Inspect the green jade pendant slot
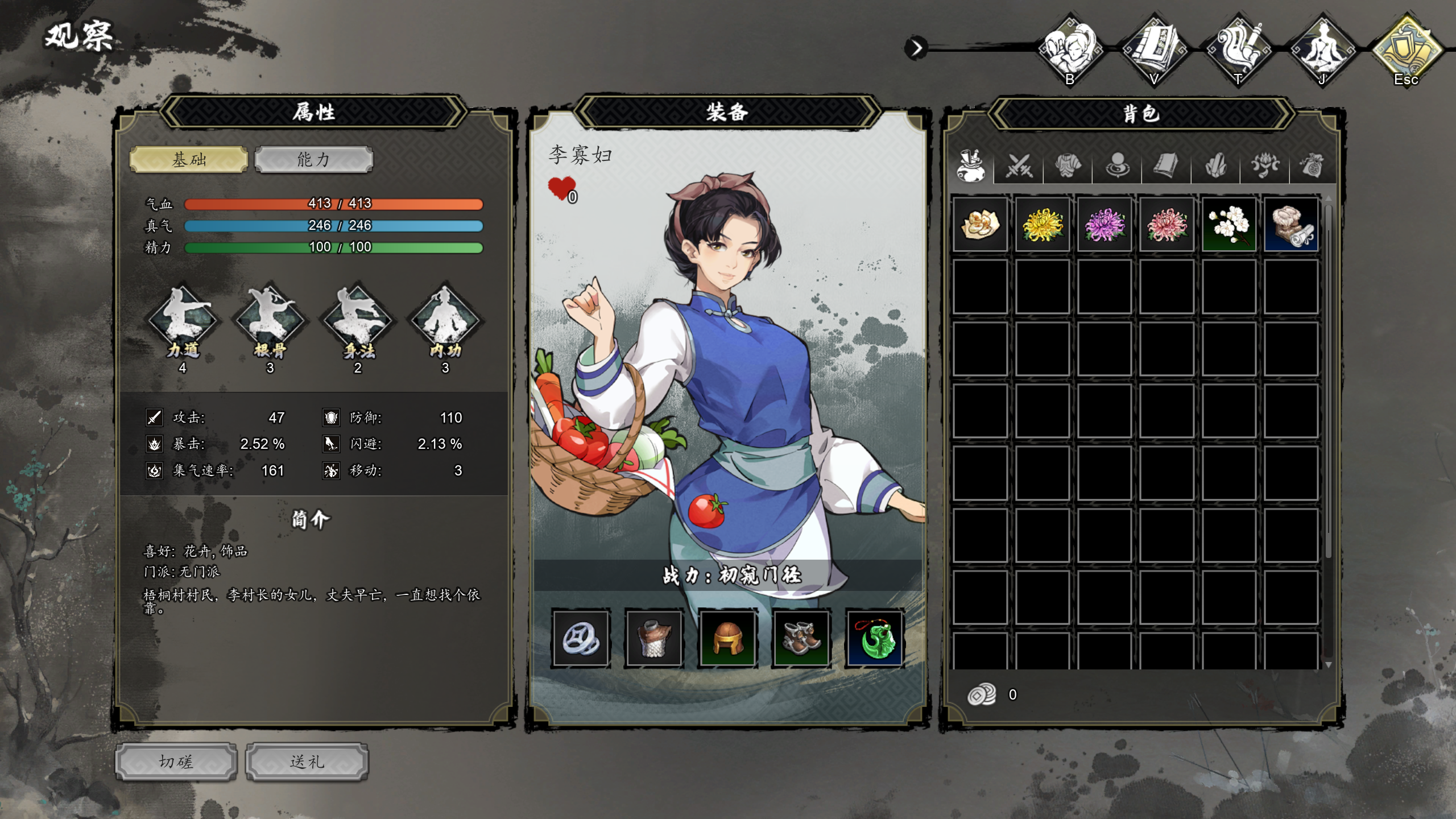Viewport: 1456px width, 819px height. (x=875, y=638)
